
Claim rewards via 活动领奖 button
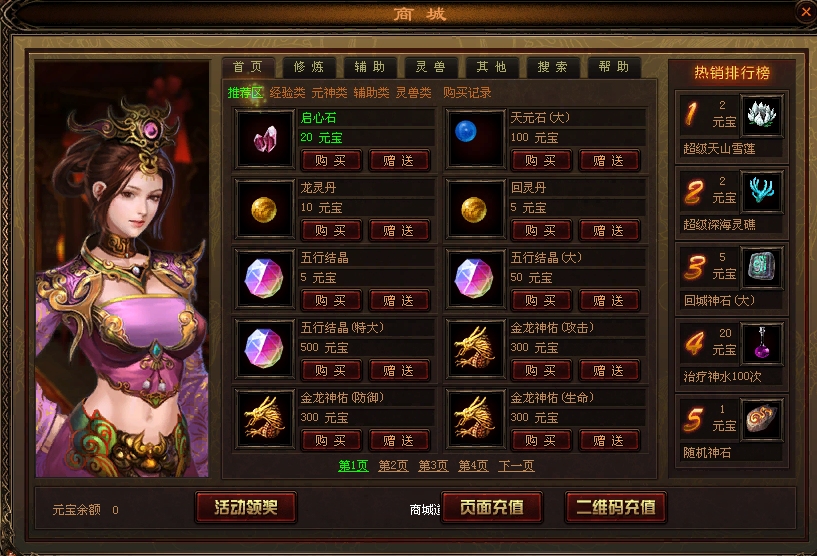click(246, 507)
